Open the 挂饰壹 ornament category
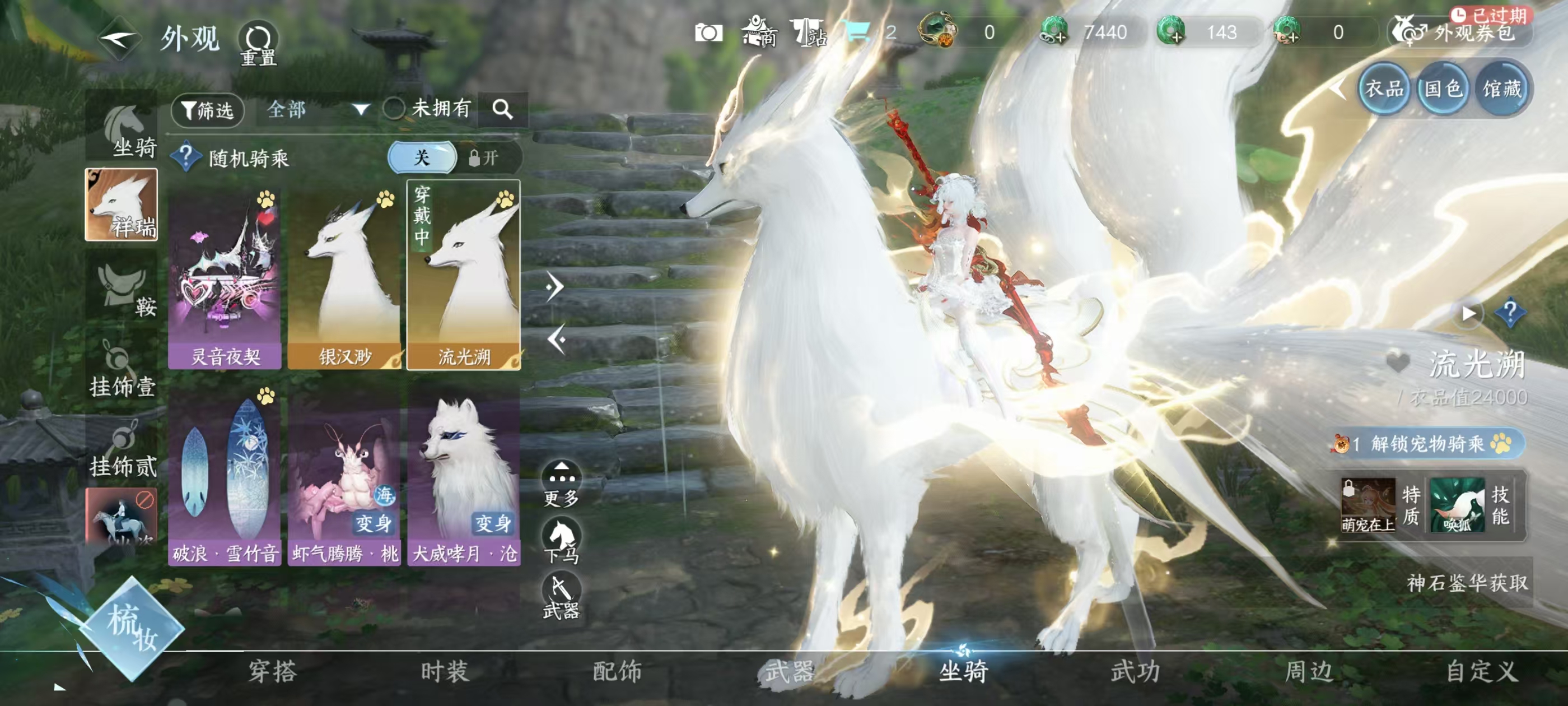The height and width of the screenshot is (706, 1568). click(x=122, y=369)
